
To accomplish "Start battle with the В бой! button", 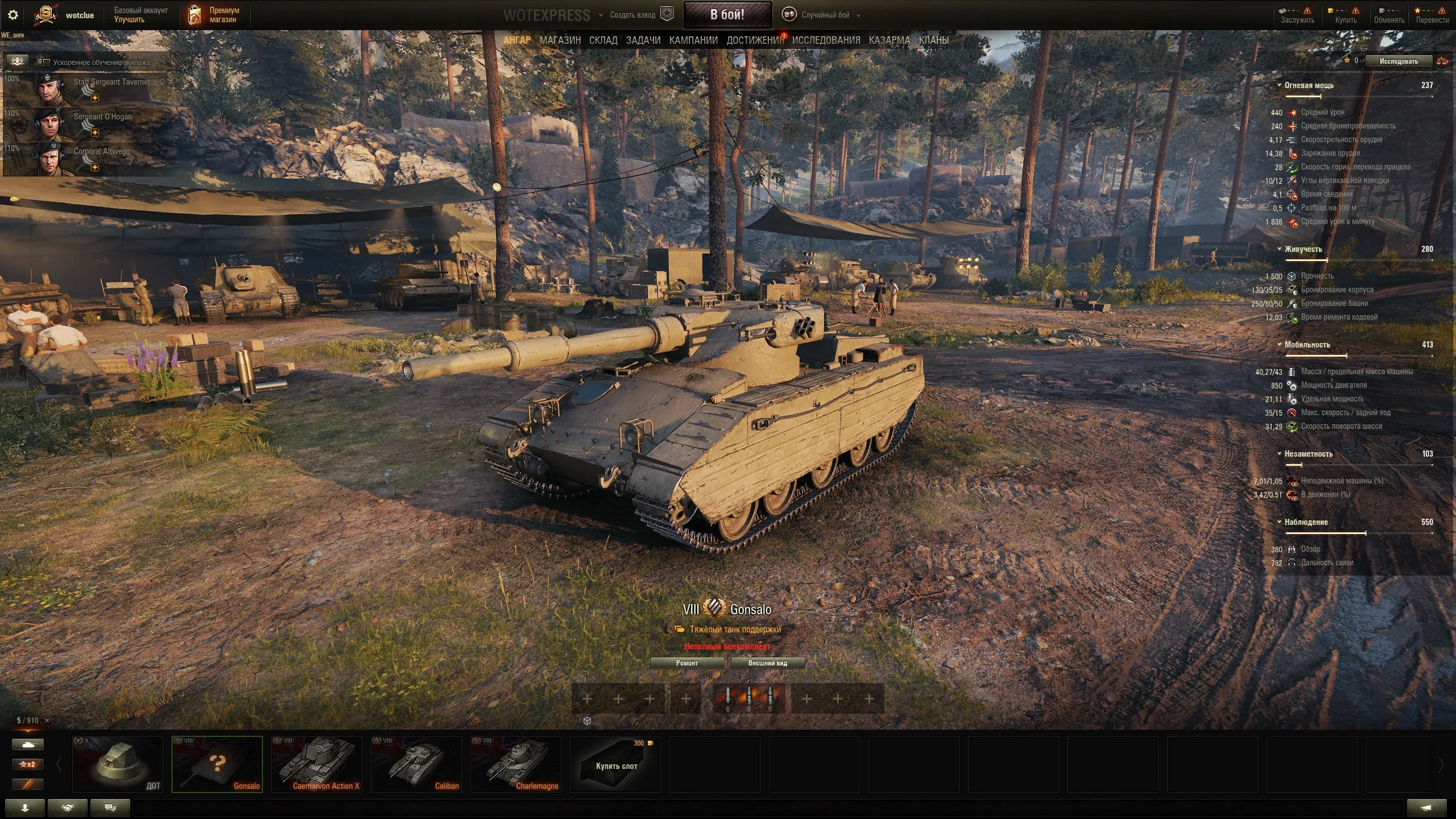I will click(x=727, y=15).
